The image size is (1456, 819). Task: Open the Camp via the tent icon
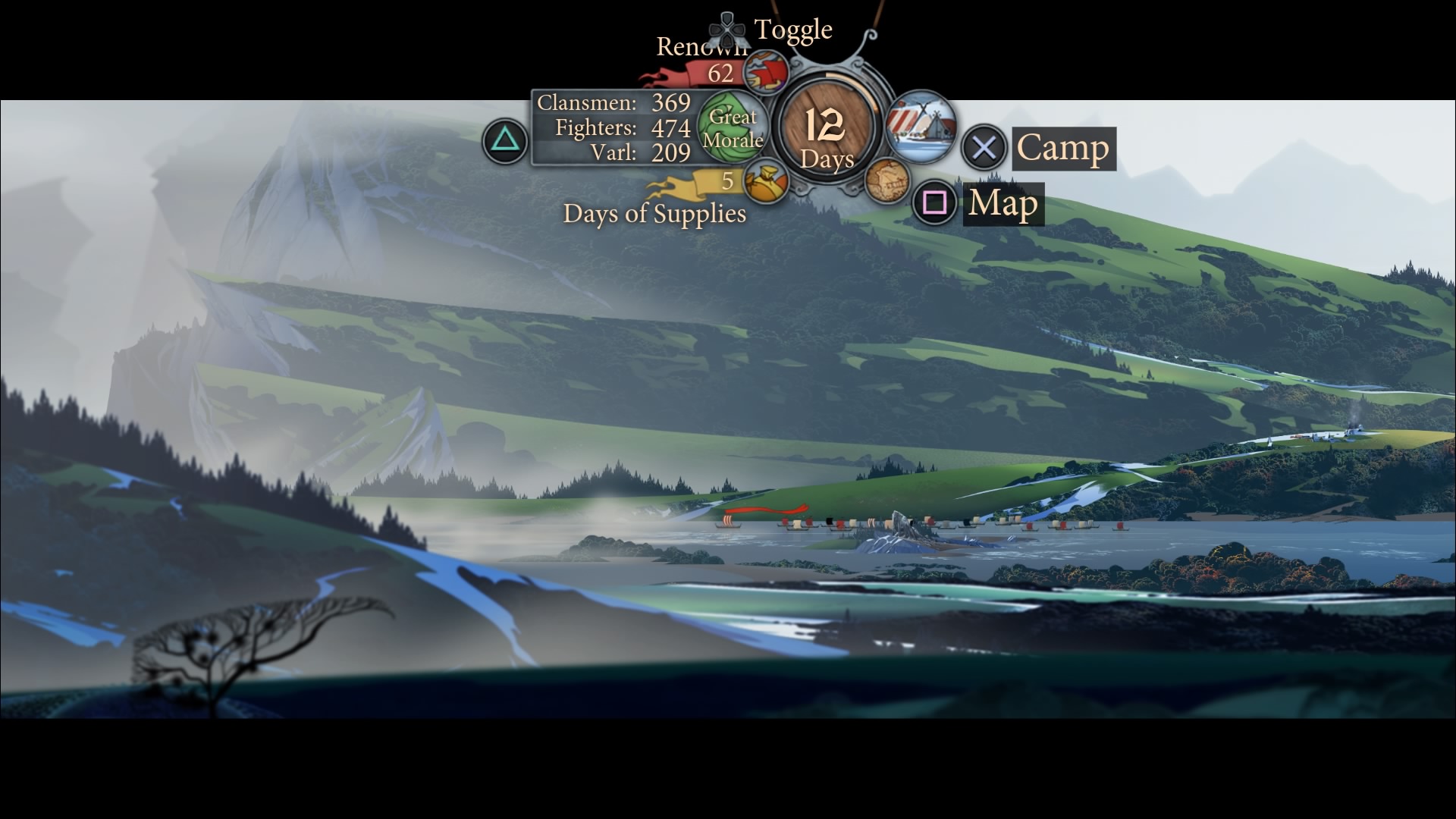[x=921, y=127]
